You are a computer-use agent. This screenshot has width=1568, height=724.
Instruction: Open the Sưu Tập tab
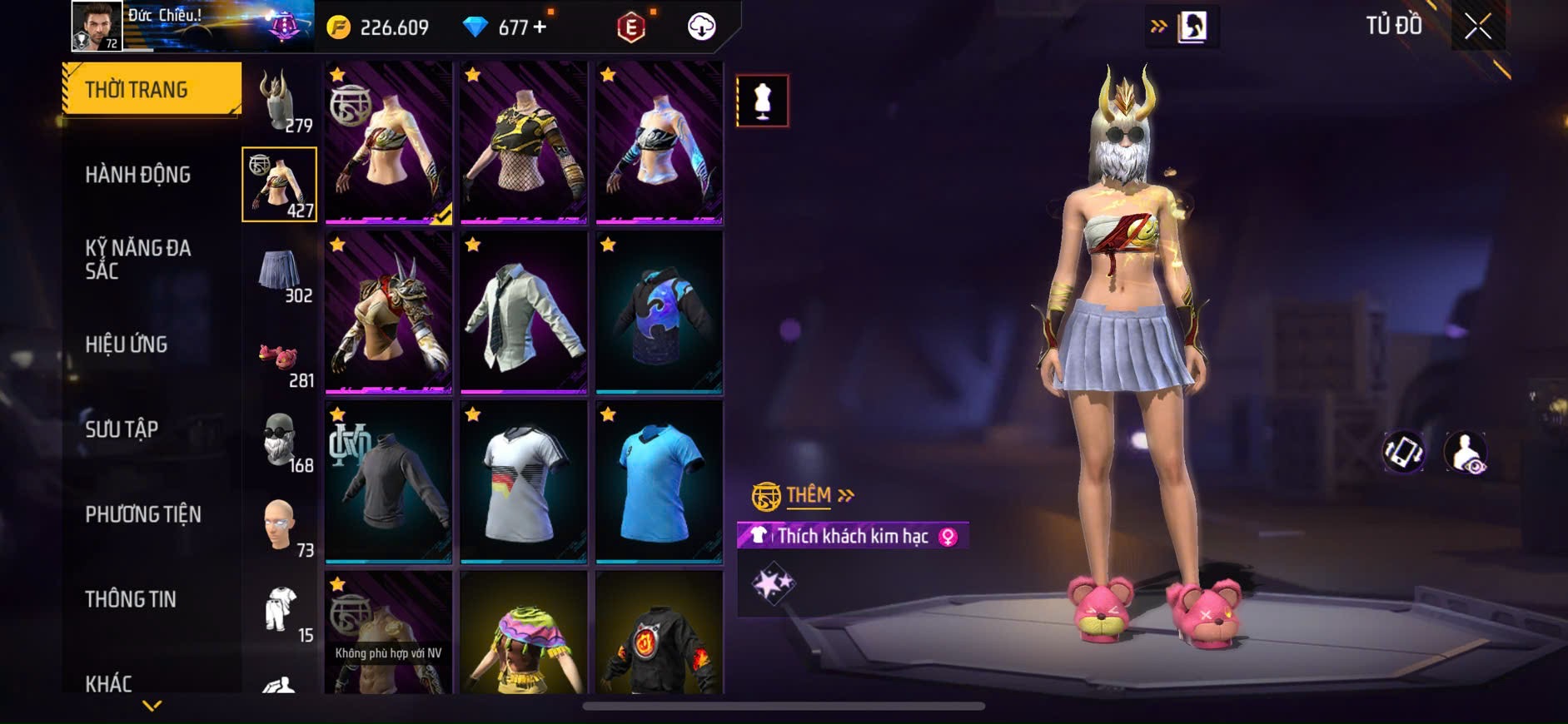pos(122,429)
